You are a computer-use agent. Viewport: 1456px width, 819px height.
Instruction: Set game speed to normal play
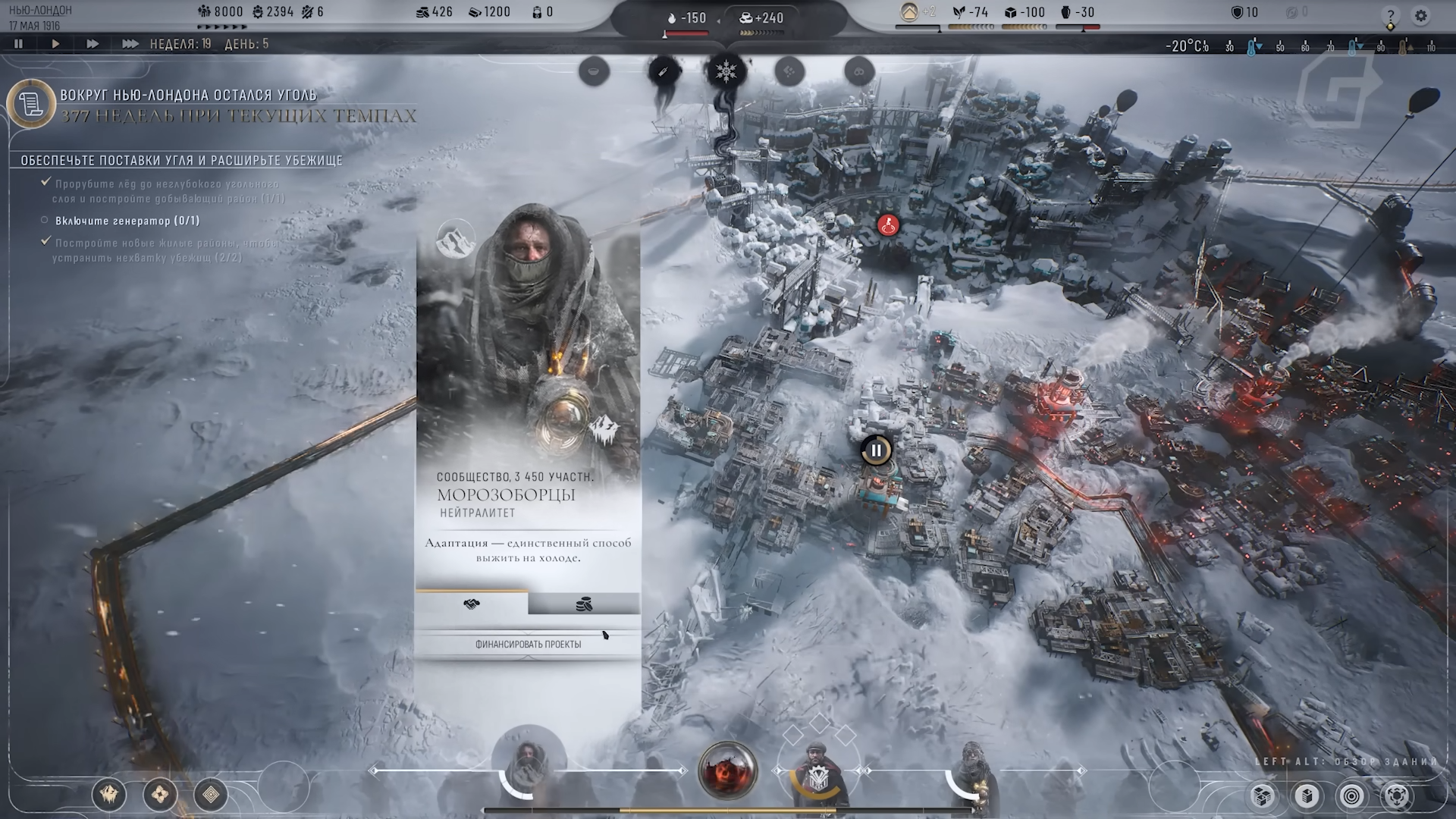55,44
